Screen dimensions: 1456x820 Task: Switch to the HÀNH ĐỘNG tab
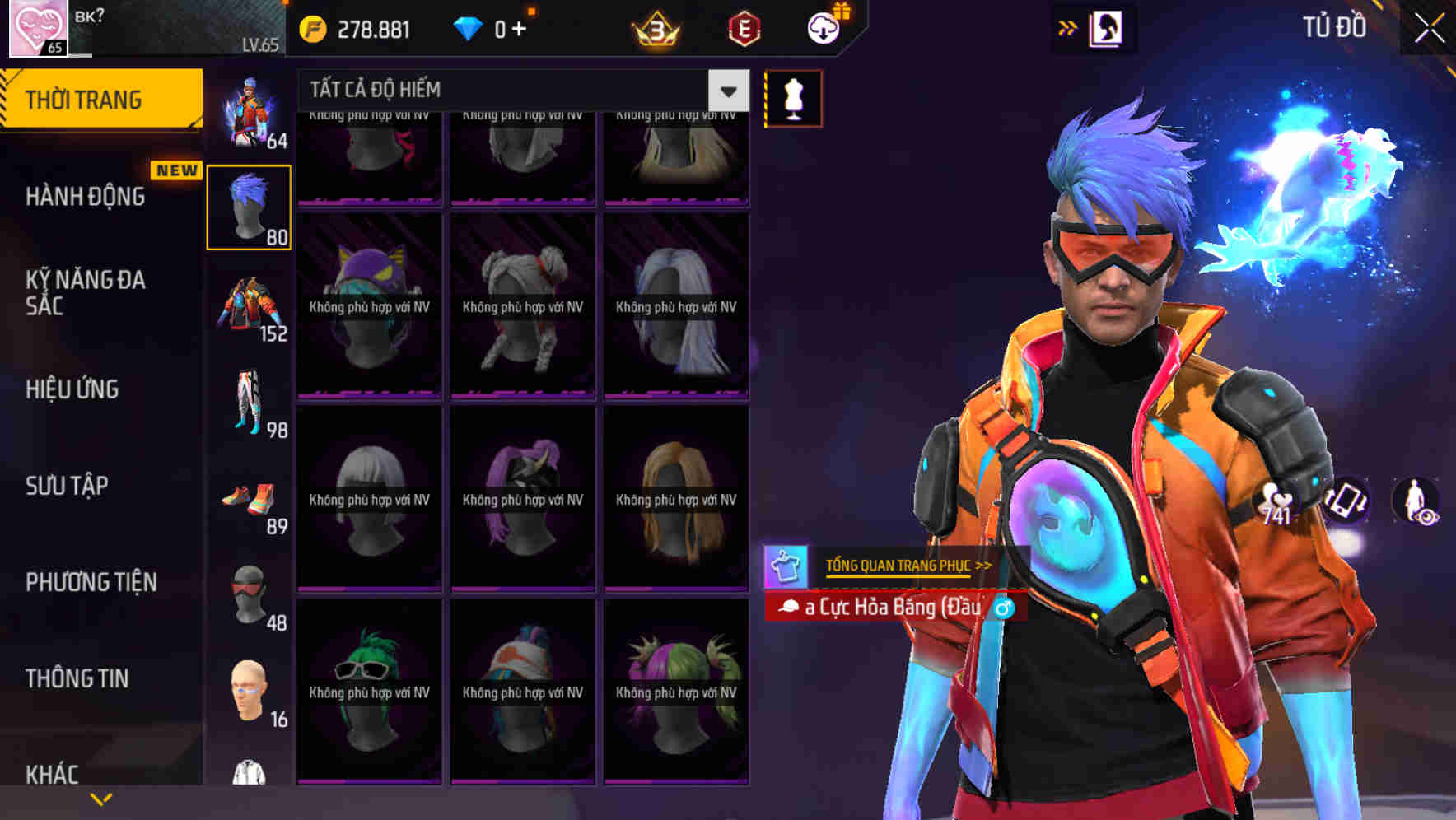86,196
